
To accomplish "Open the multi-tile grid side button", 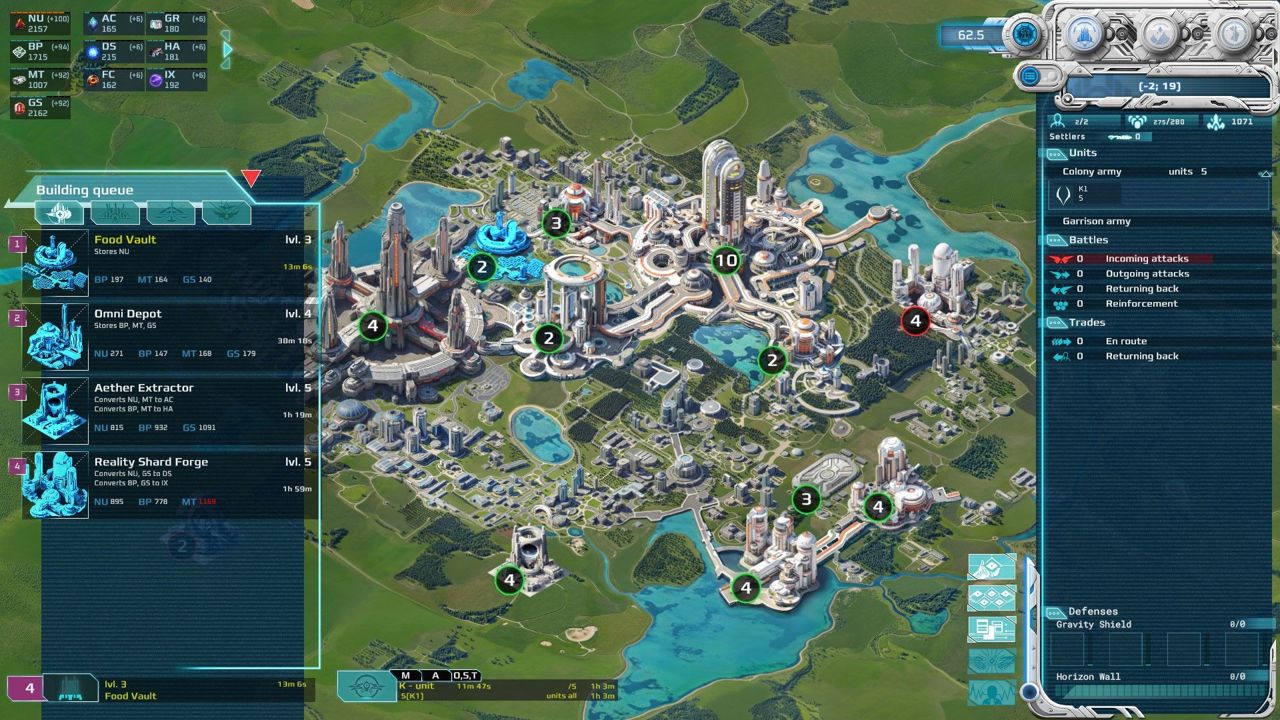I will [x=992, y=598].
